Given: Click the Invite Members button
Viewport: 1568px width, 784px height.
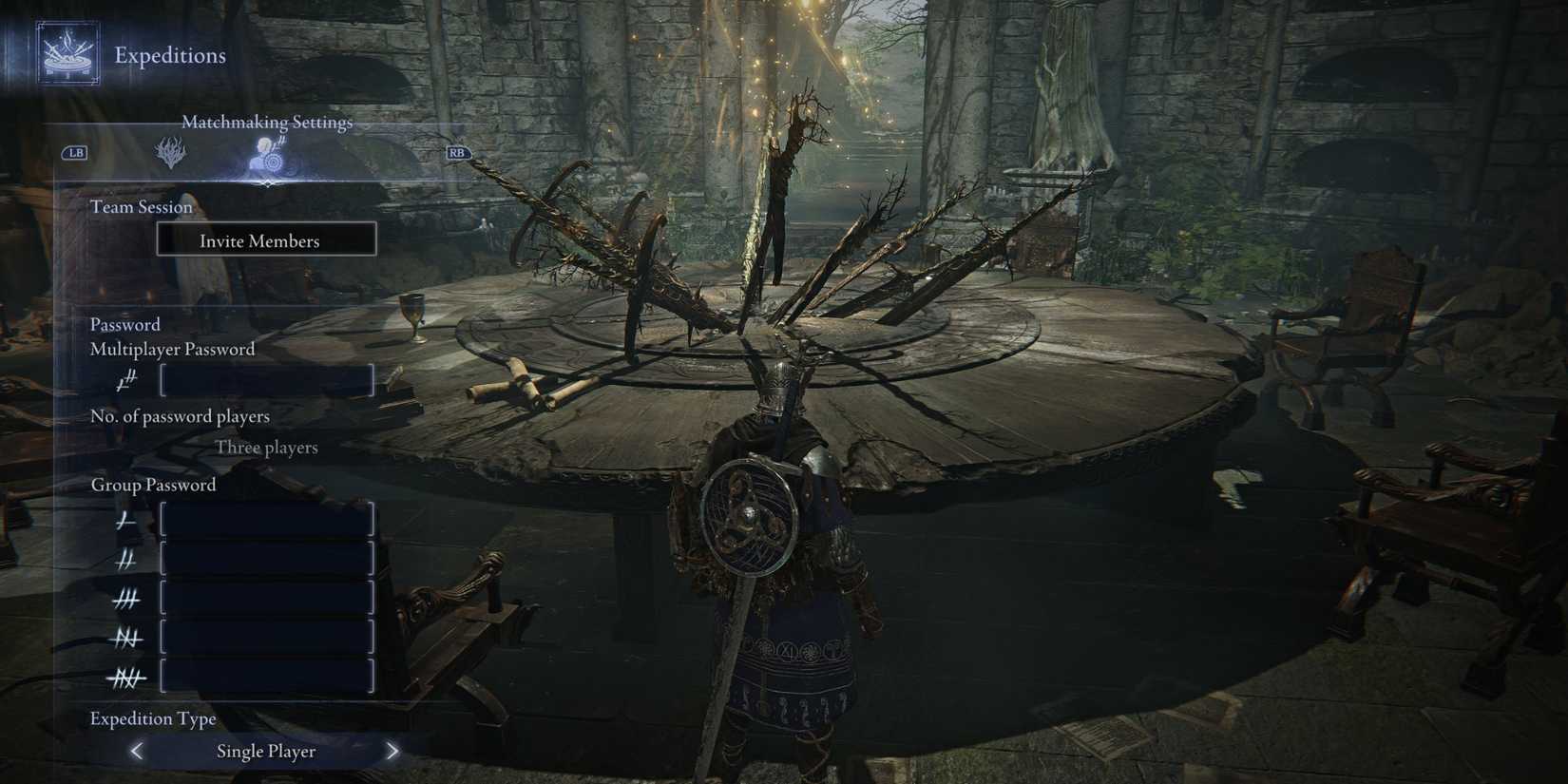Looking at the screenshot, I should point(266,239).
